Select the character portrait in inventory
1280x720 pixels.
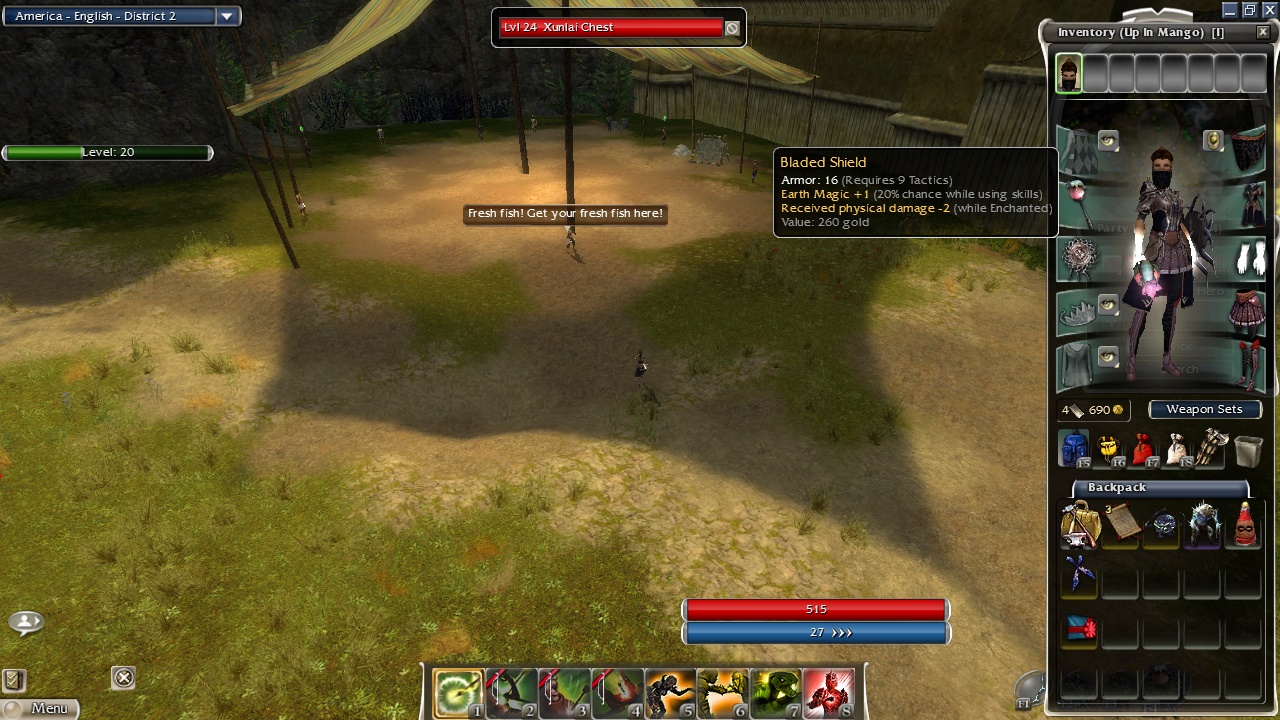pos(1069,74)
